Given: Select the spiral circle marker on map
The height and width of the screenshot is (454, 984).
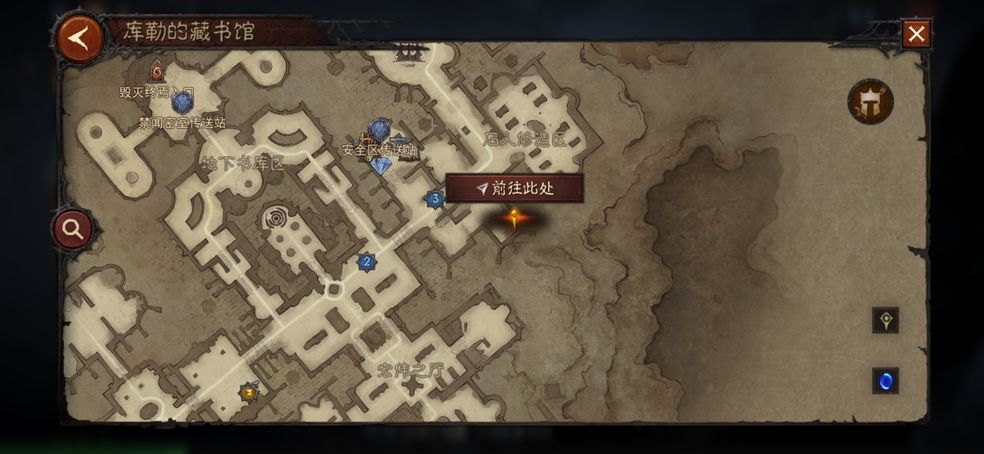Looking at the screenshot, I should click(275, 218).
